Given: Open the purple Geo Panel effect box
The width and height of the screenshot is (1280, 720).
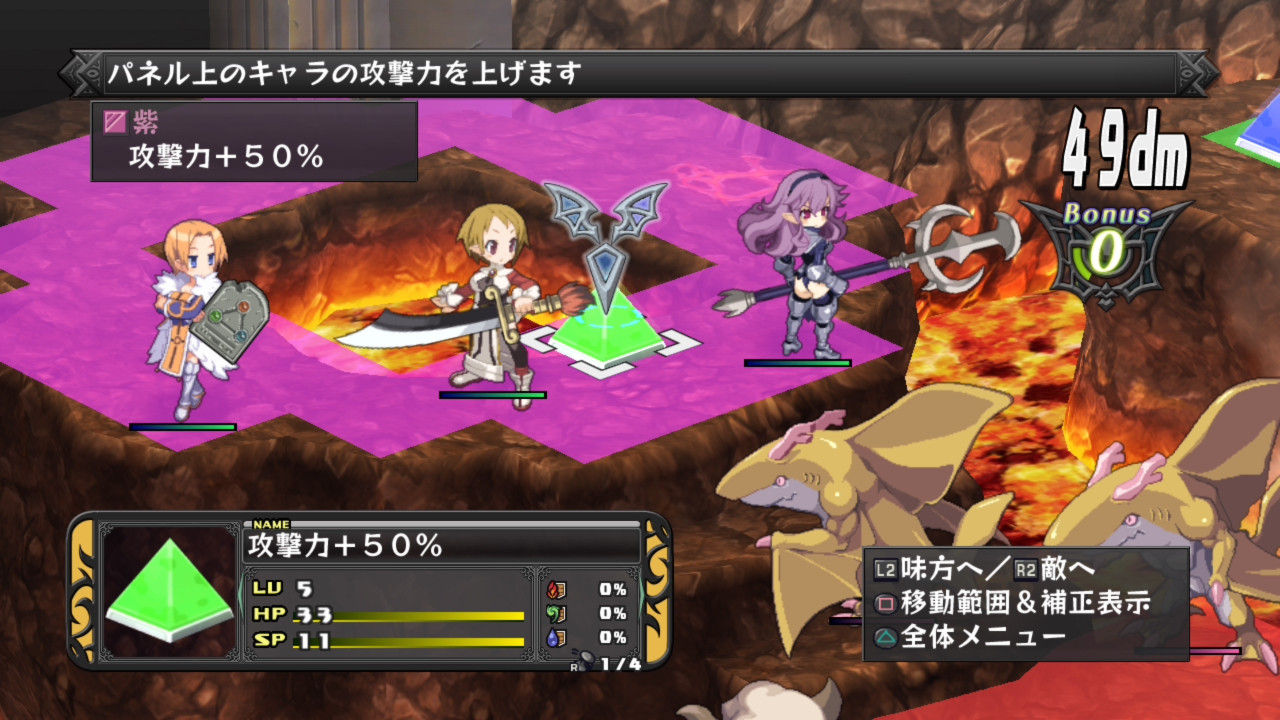Looking at the screenshot, I should pos(254,141).
